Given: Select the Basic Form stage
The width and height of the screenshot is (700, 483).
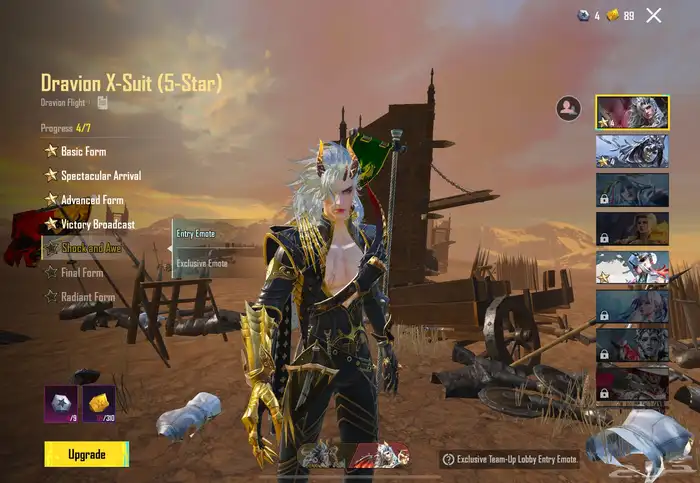Looking at the screenshot, I should 82,152.
